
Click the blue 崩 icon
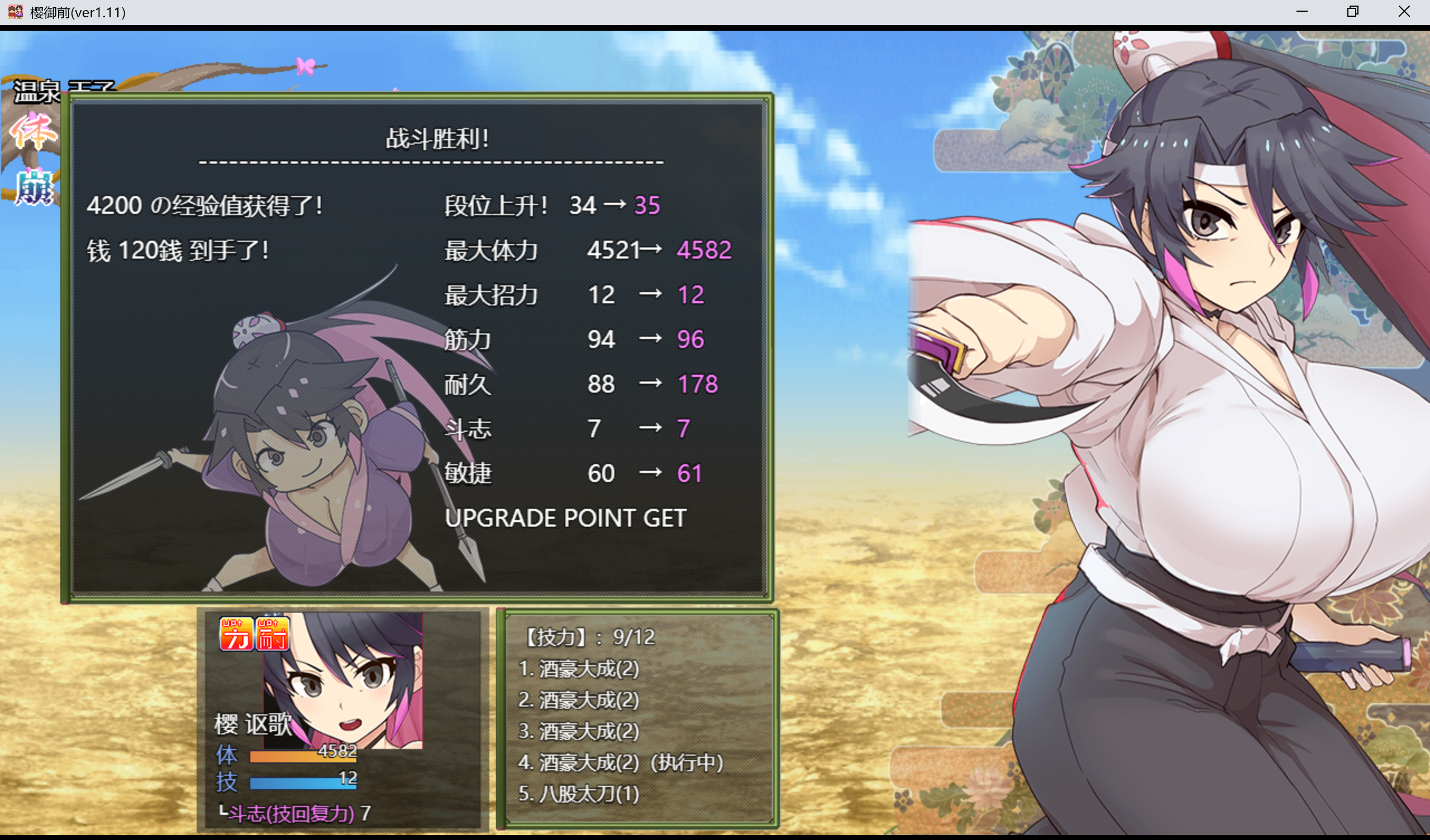pyautogui.click(x=33, y=187)
